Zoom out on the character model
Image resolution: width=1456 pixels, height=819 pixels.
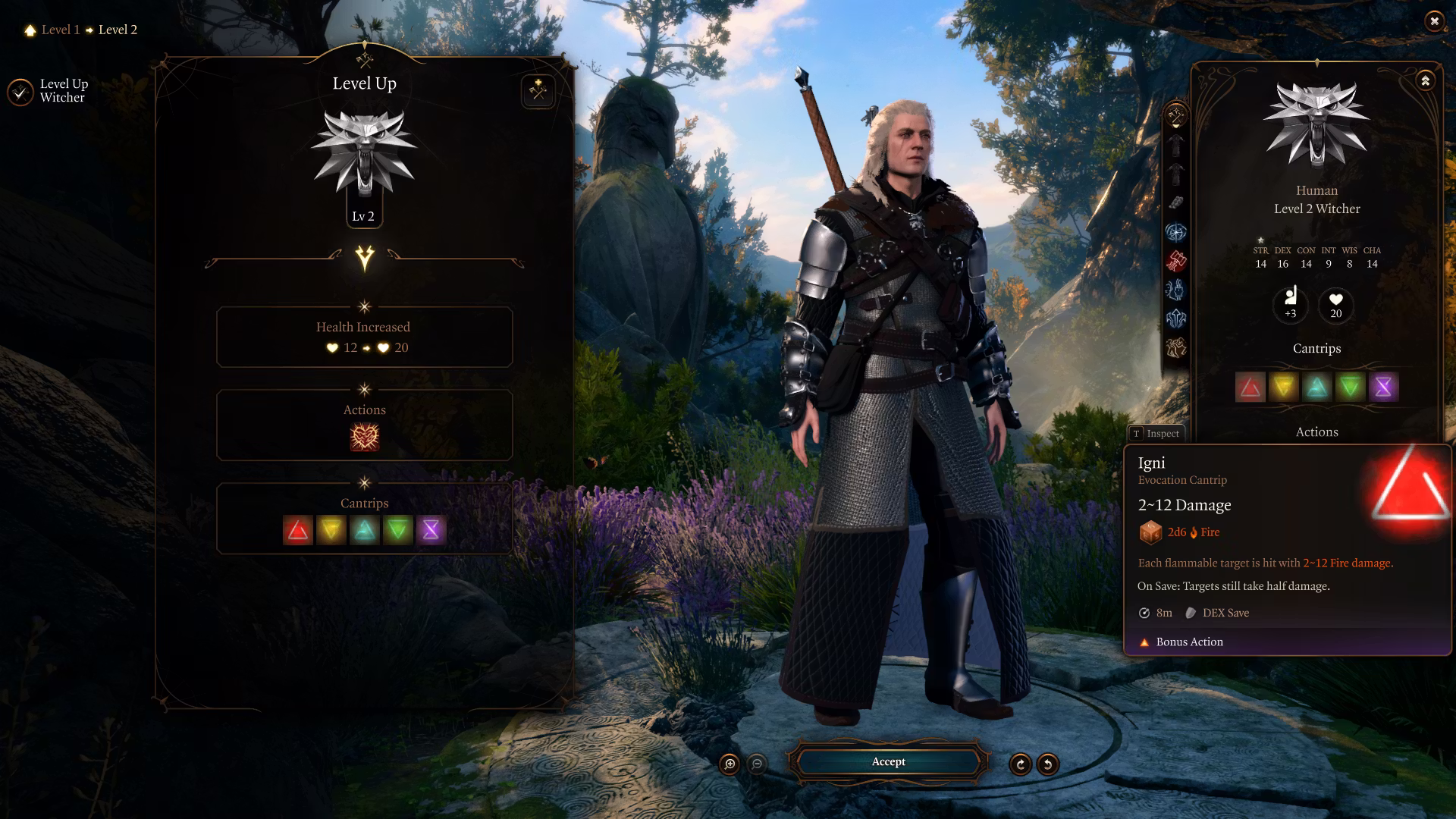pyautogui.click(x=757, y=764)
